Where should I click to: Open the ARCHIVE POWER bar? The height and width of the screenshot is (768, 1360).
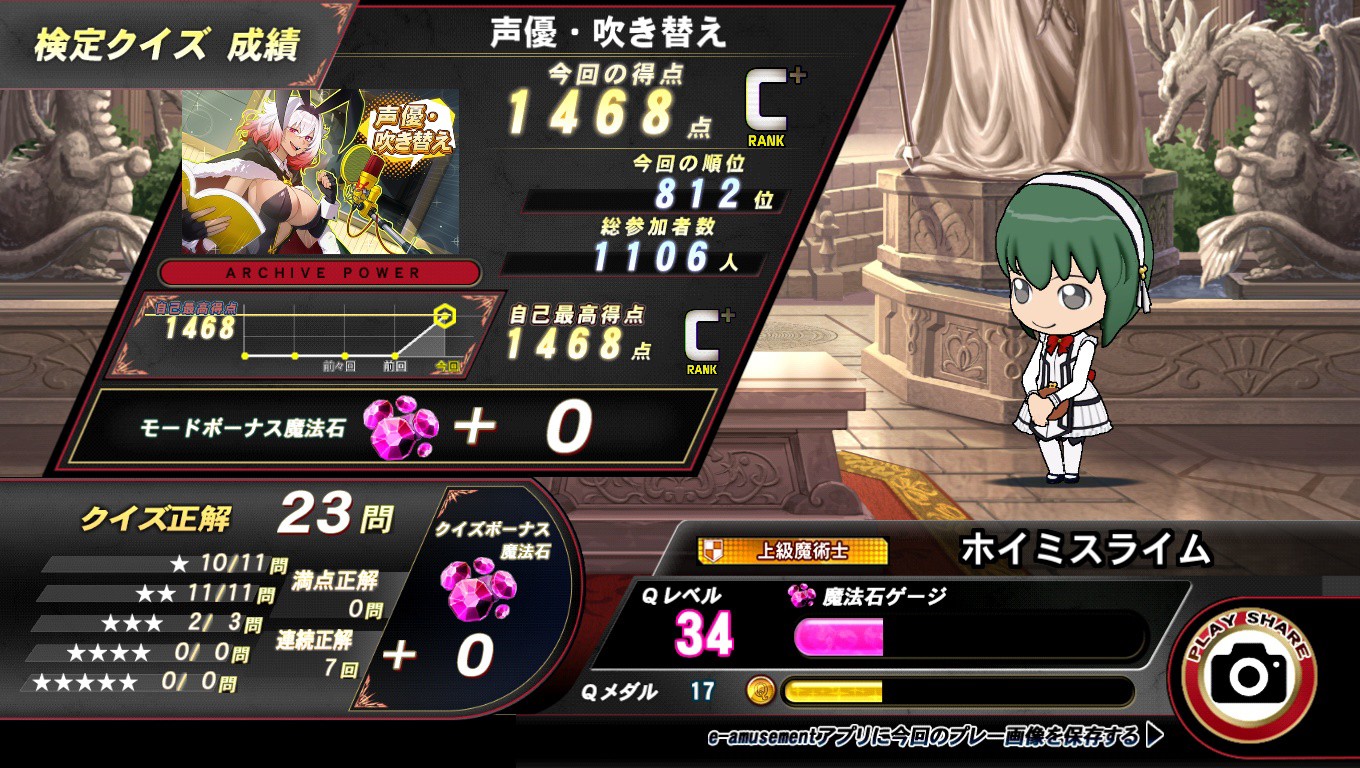pos(322,273)
